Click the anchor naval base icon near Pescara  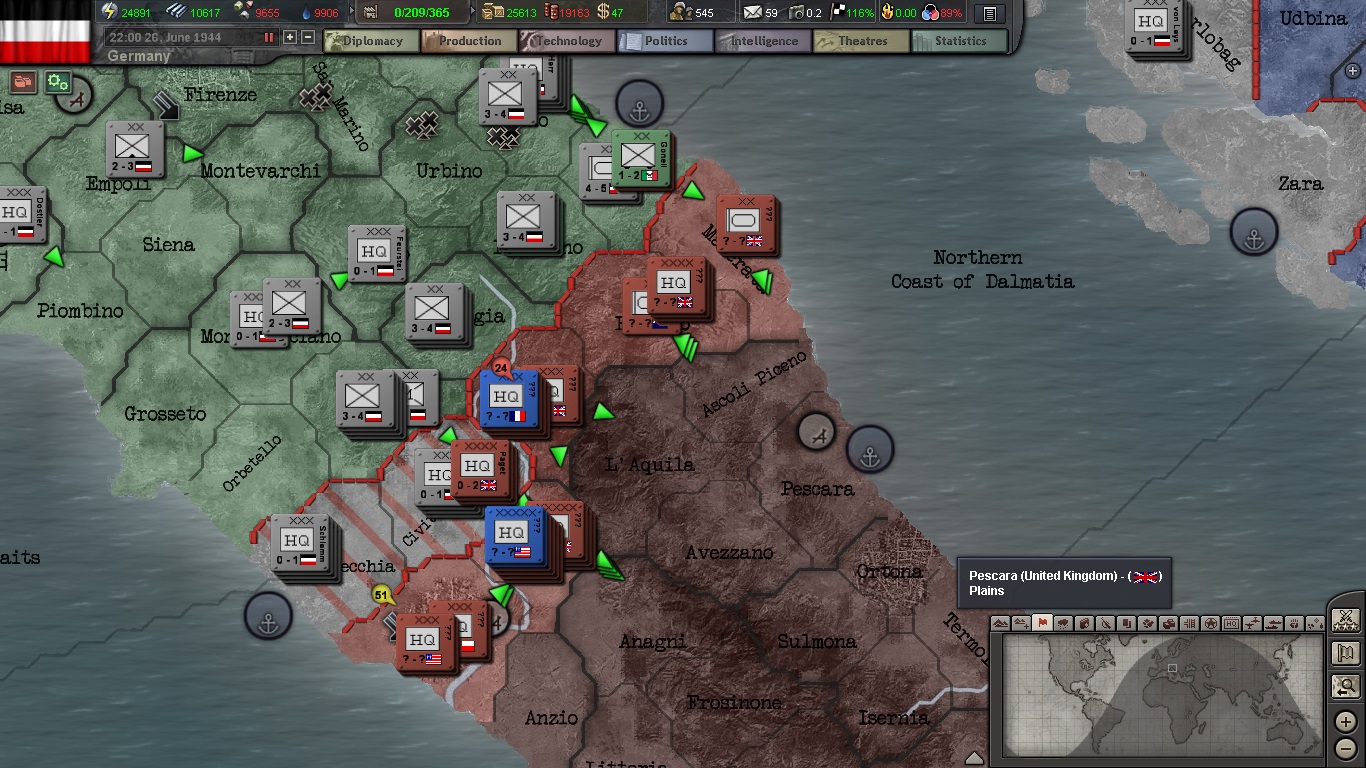pos(869,449)
